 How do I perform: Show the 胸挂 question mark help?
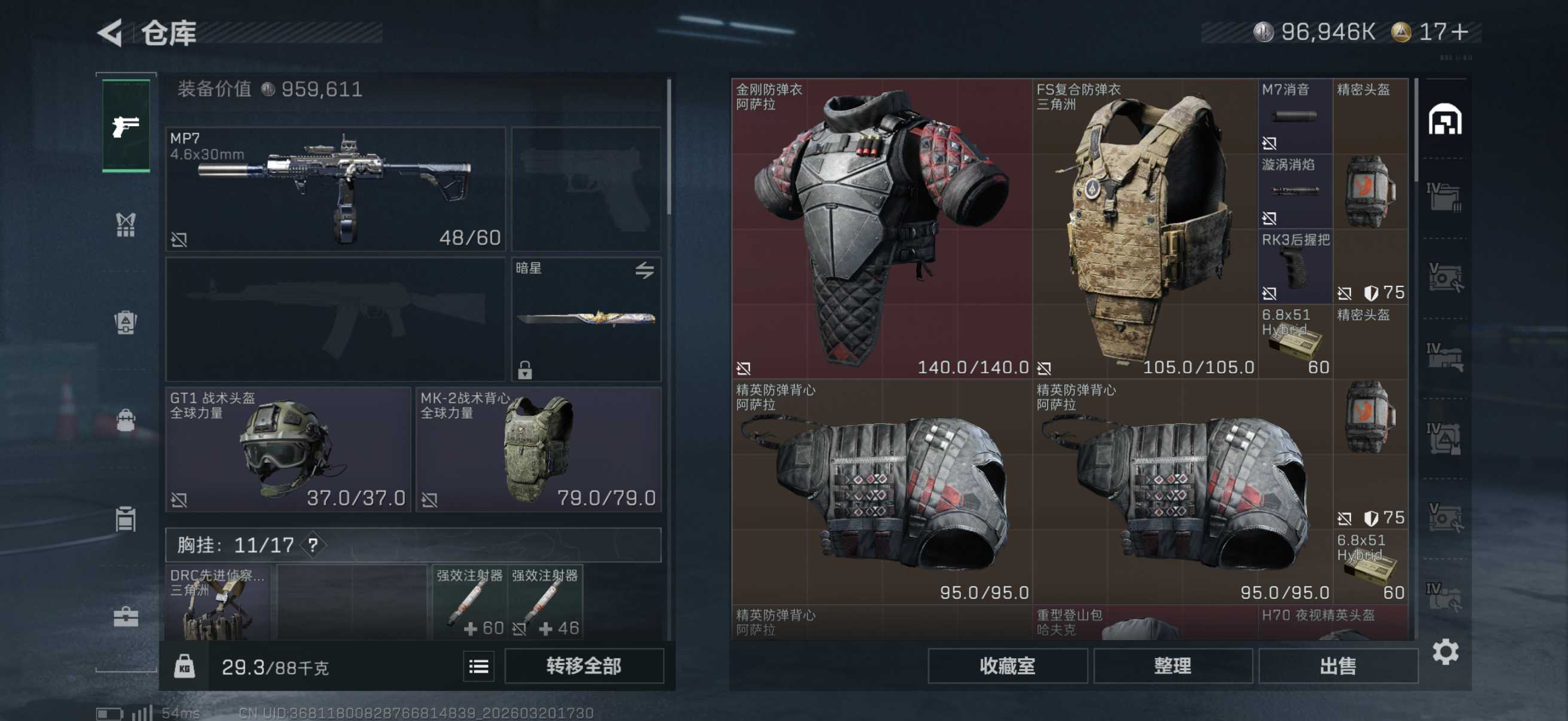(313, 545)
